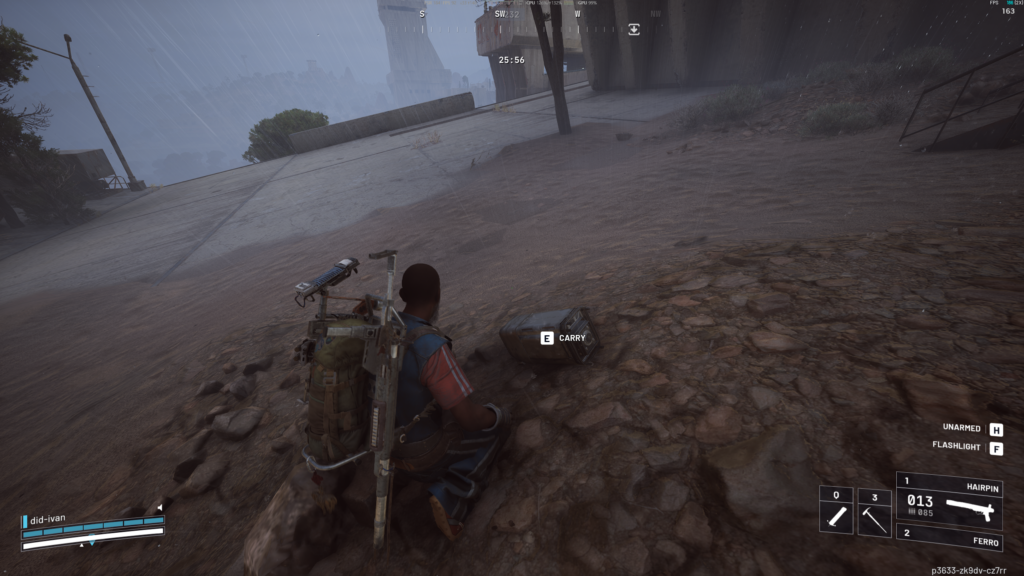Switch to the Ferro weapon slot
The height and width of the screenshot is (576, 1024).
949,540
